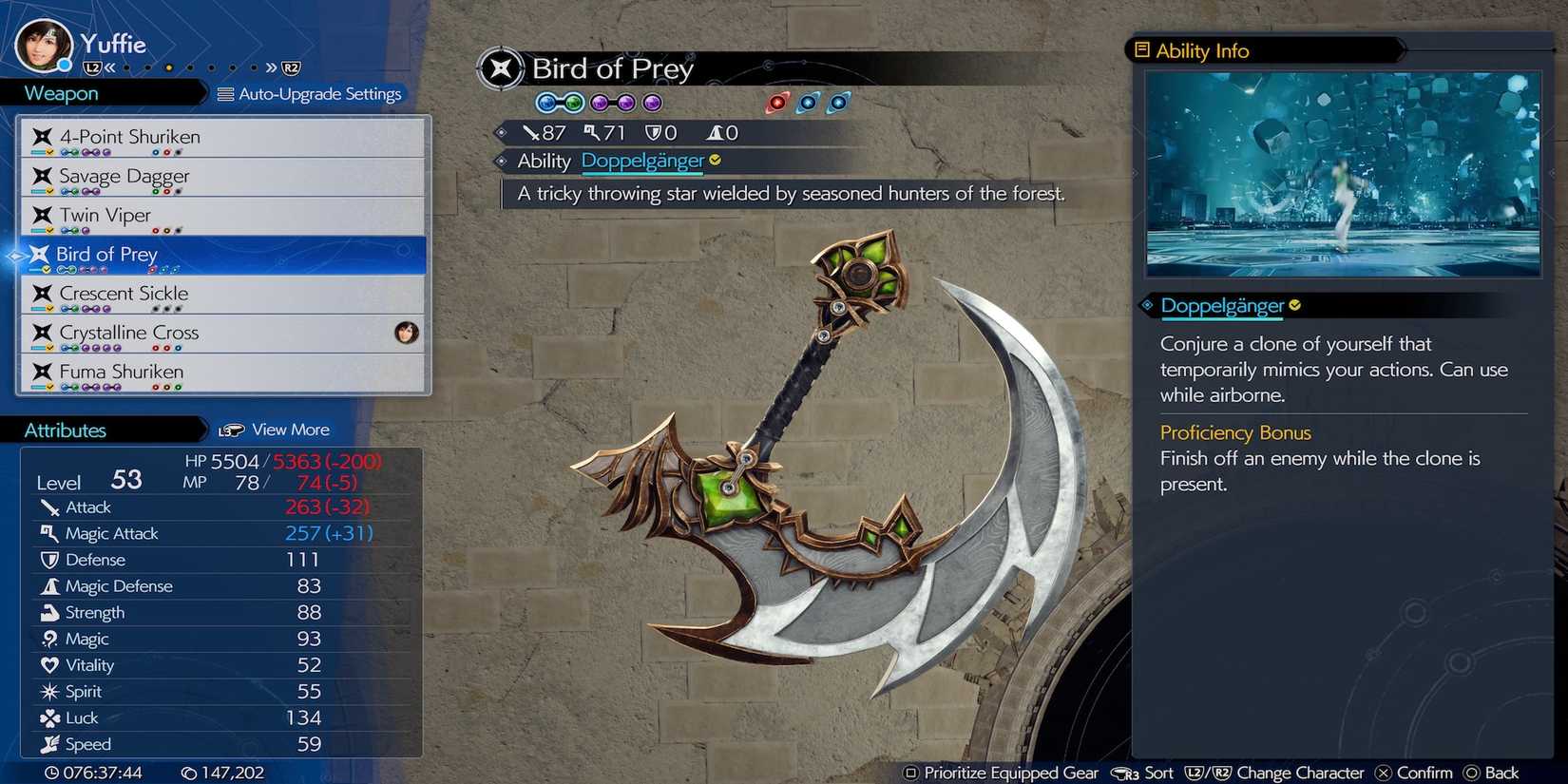Image resolution: width=1568 pixels, height=784 pixels.
Task: Switch to the Weapon tab
Action: (60, 92)
